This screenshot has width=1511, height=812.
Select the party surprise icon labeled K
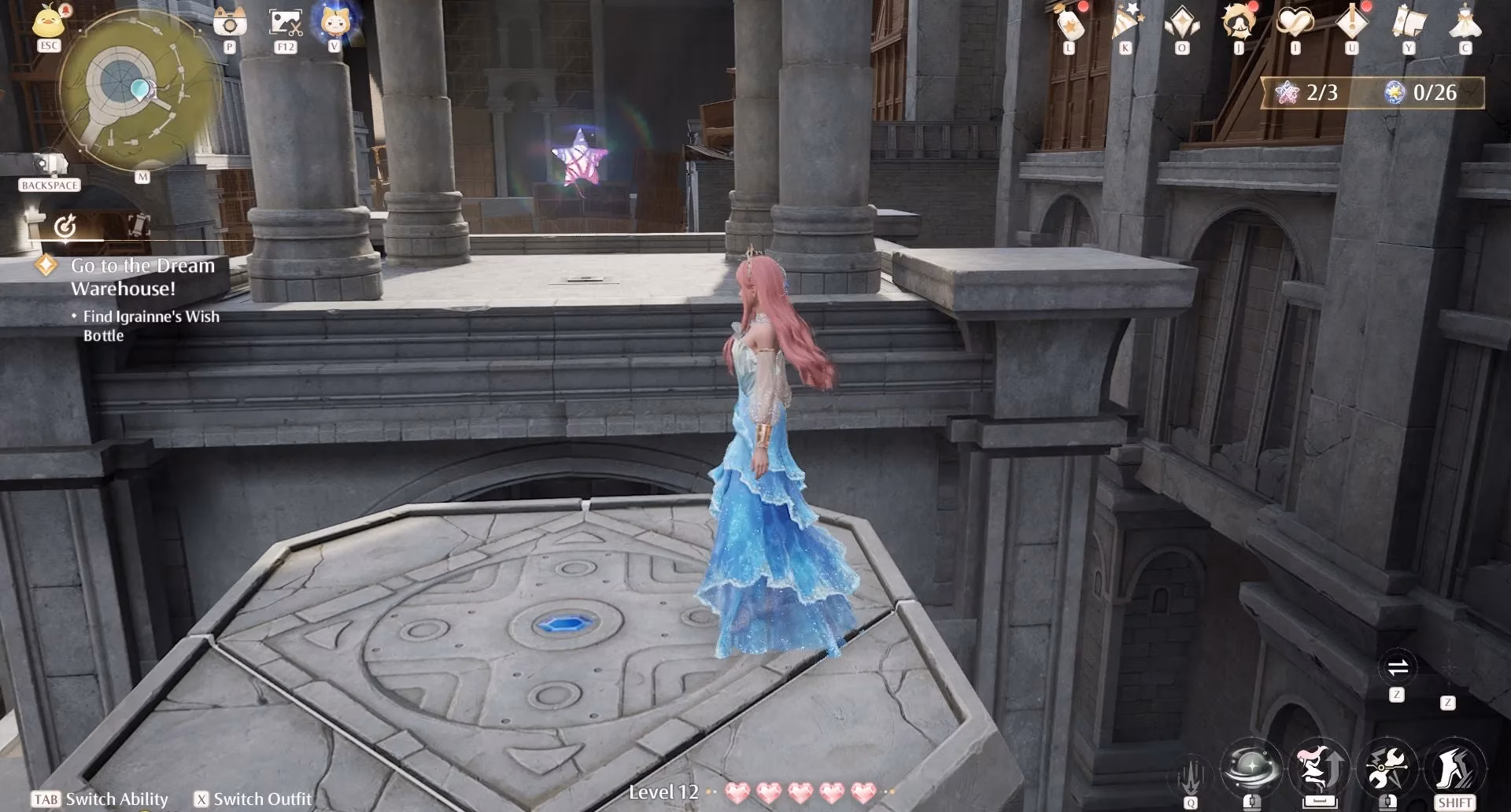[1125, 20]
